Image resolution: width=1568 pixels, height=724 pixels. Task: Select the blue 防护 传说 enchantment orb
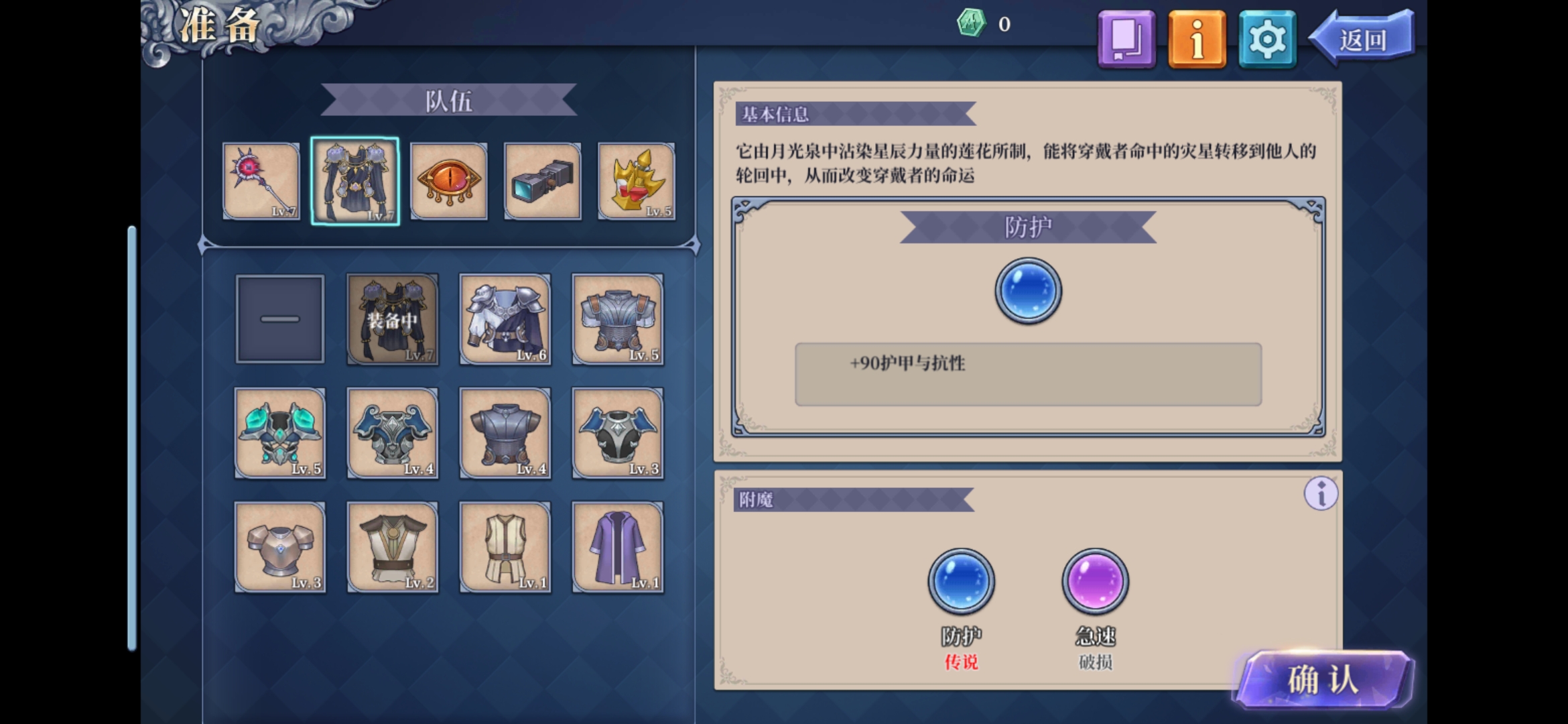961,581
